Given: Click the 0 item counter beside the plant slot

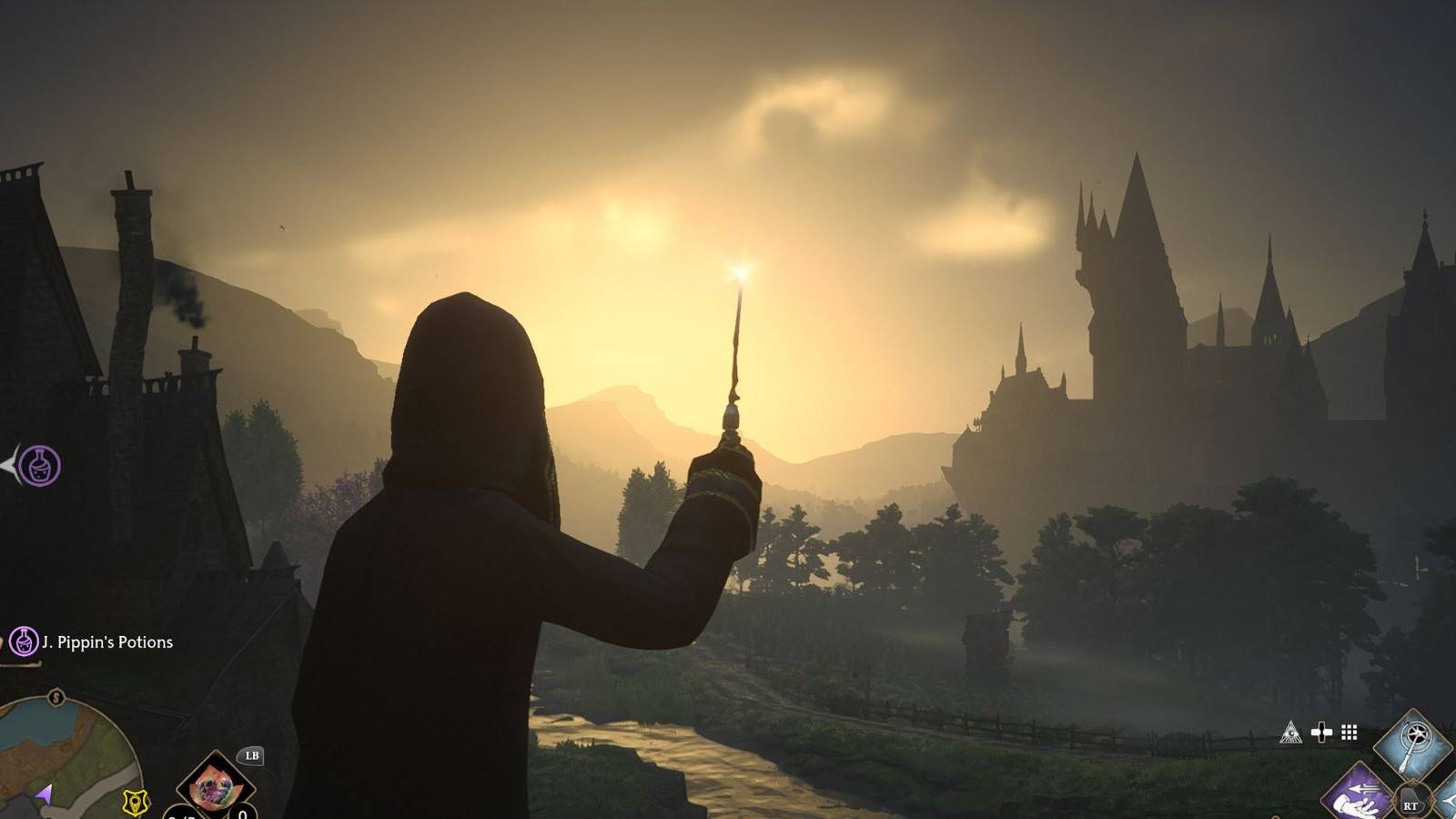Looking at the screenshot, I should pyautogui.click(x=242, y=815).
